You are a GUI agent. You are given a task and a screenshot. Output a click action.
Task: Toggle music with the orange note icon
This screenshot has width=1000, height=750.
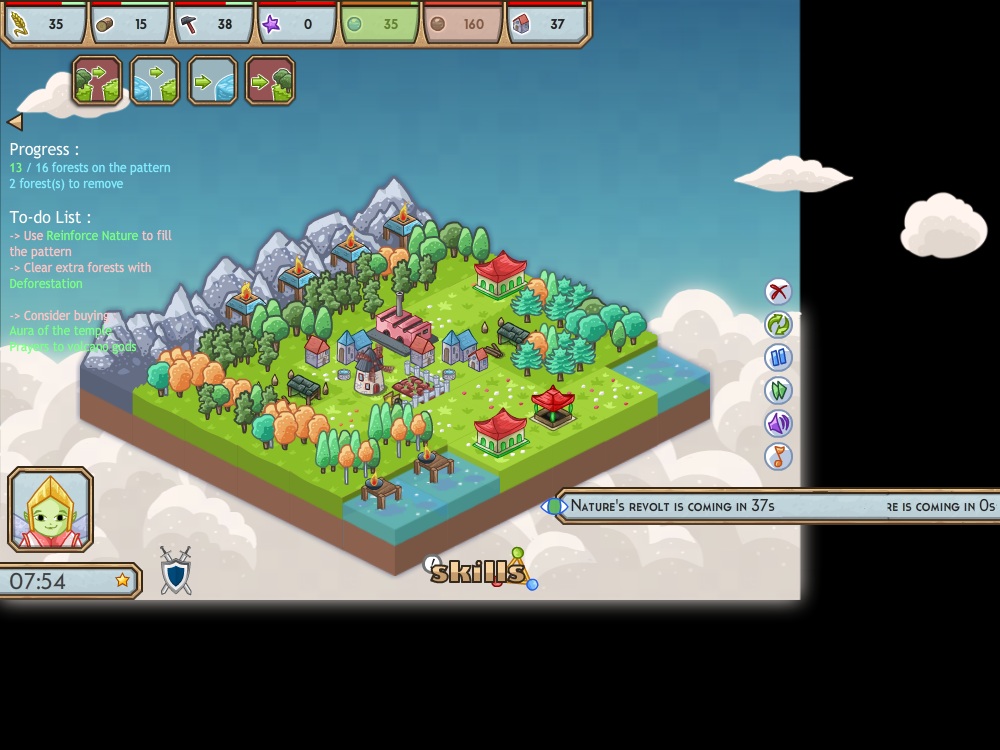pos(778,456)
